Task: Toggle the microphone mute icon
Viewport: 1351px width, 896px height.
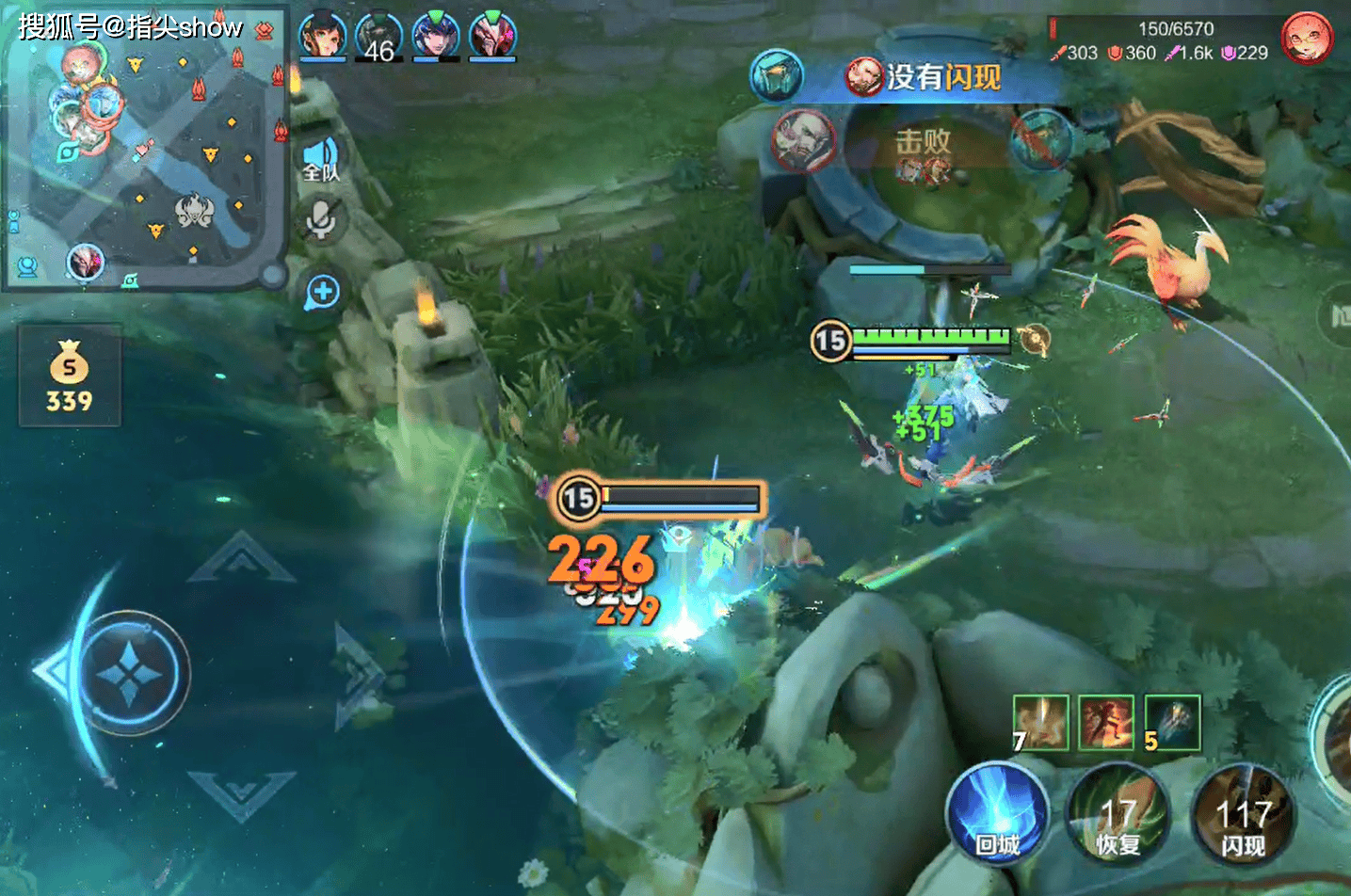Action: click(x=321, y=219)
